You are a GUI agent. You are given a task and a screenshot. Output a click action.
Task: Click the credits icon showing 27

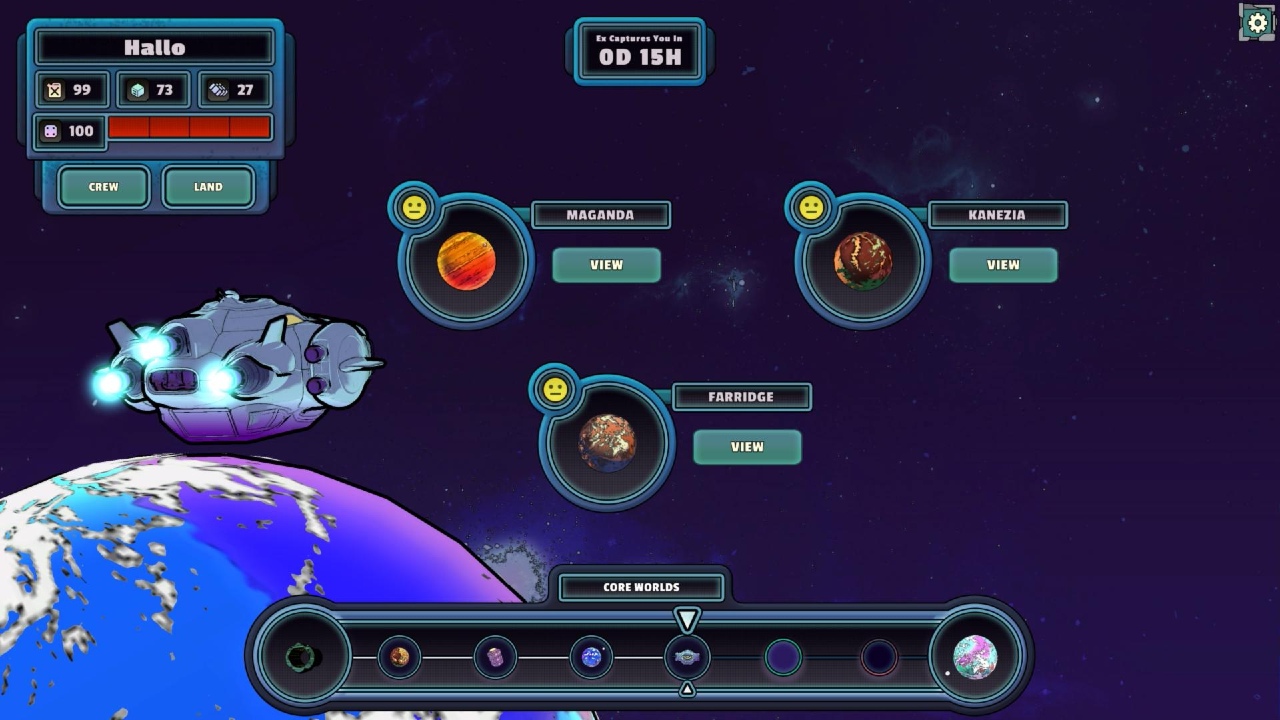pyautogui.click(x=218, y=90)
